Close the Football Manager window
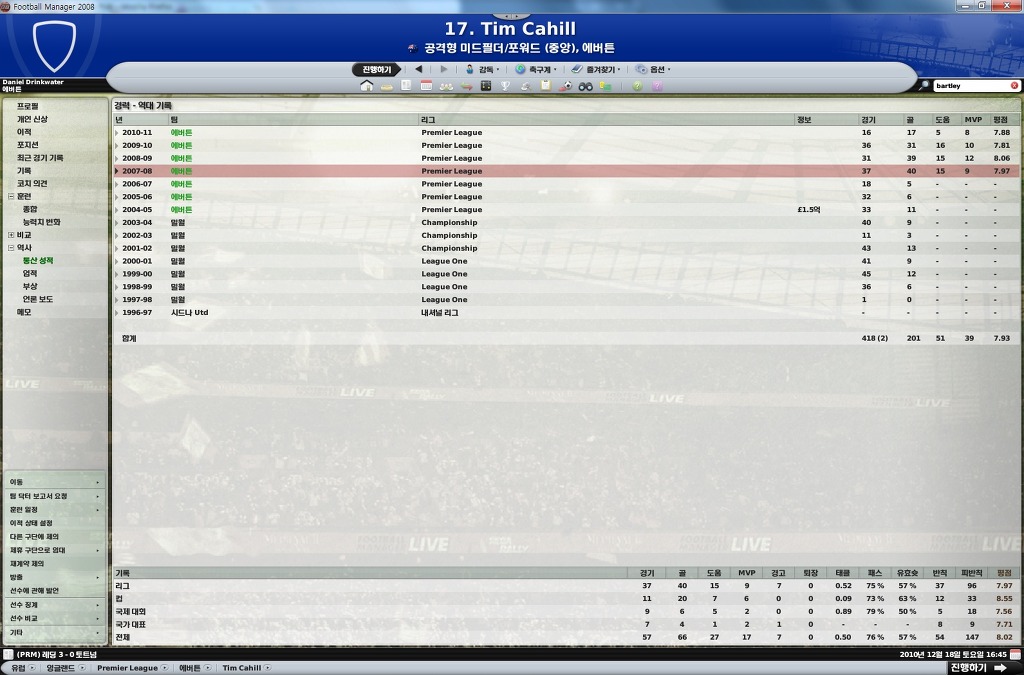 (1014, 6)
